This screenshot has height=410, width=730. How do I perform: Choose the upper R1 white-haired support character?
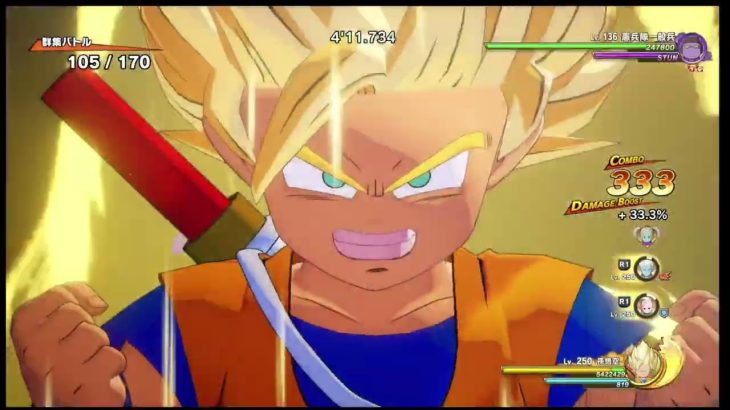649,269
